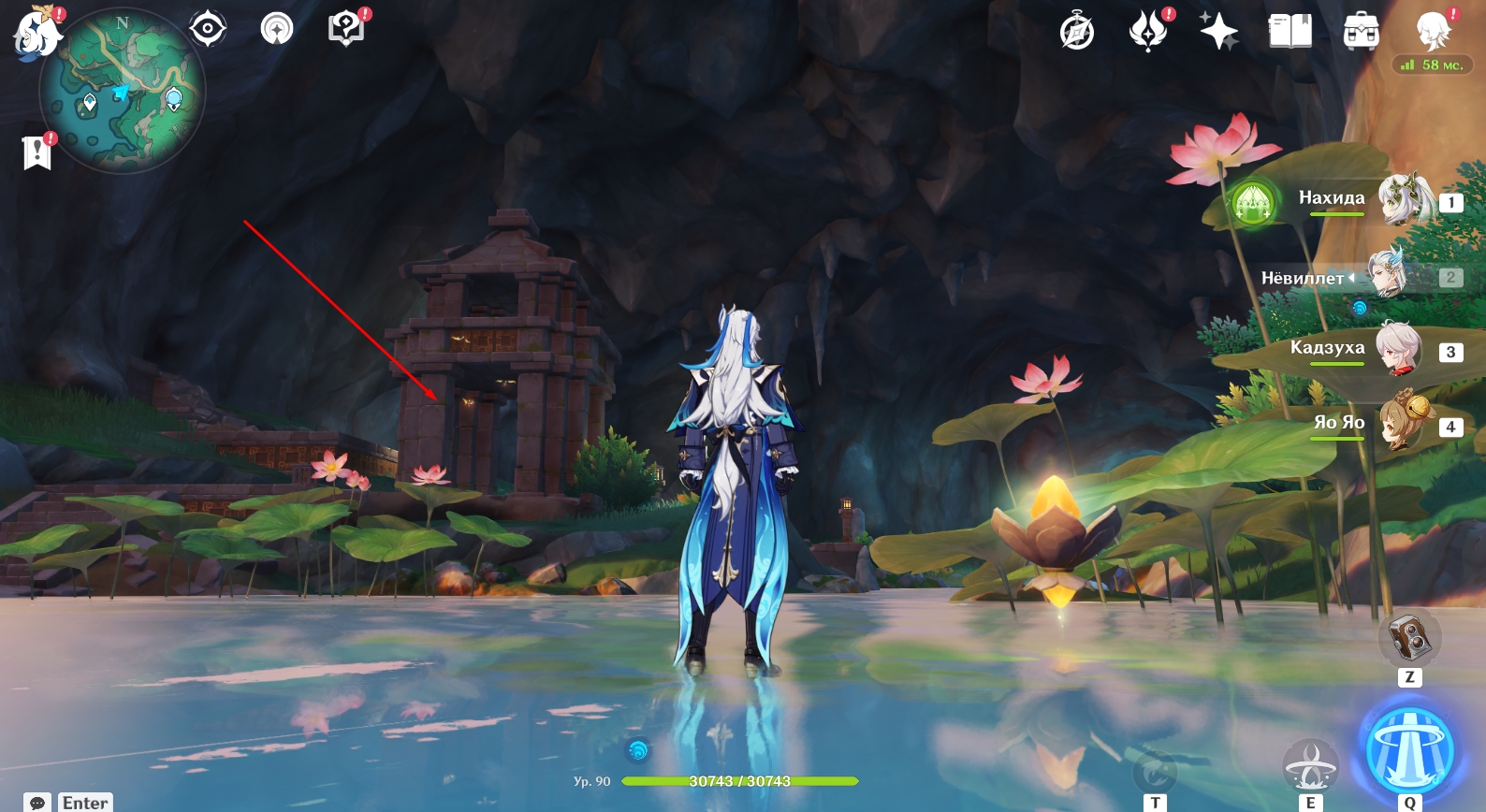This screenshot has height=812, width=1486.
Task: Toggle Elemental Sight eye icon
Action: 207,29
